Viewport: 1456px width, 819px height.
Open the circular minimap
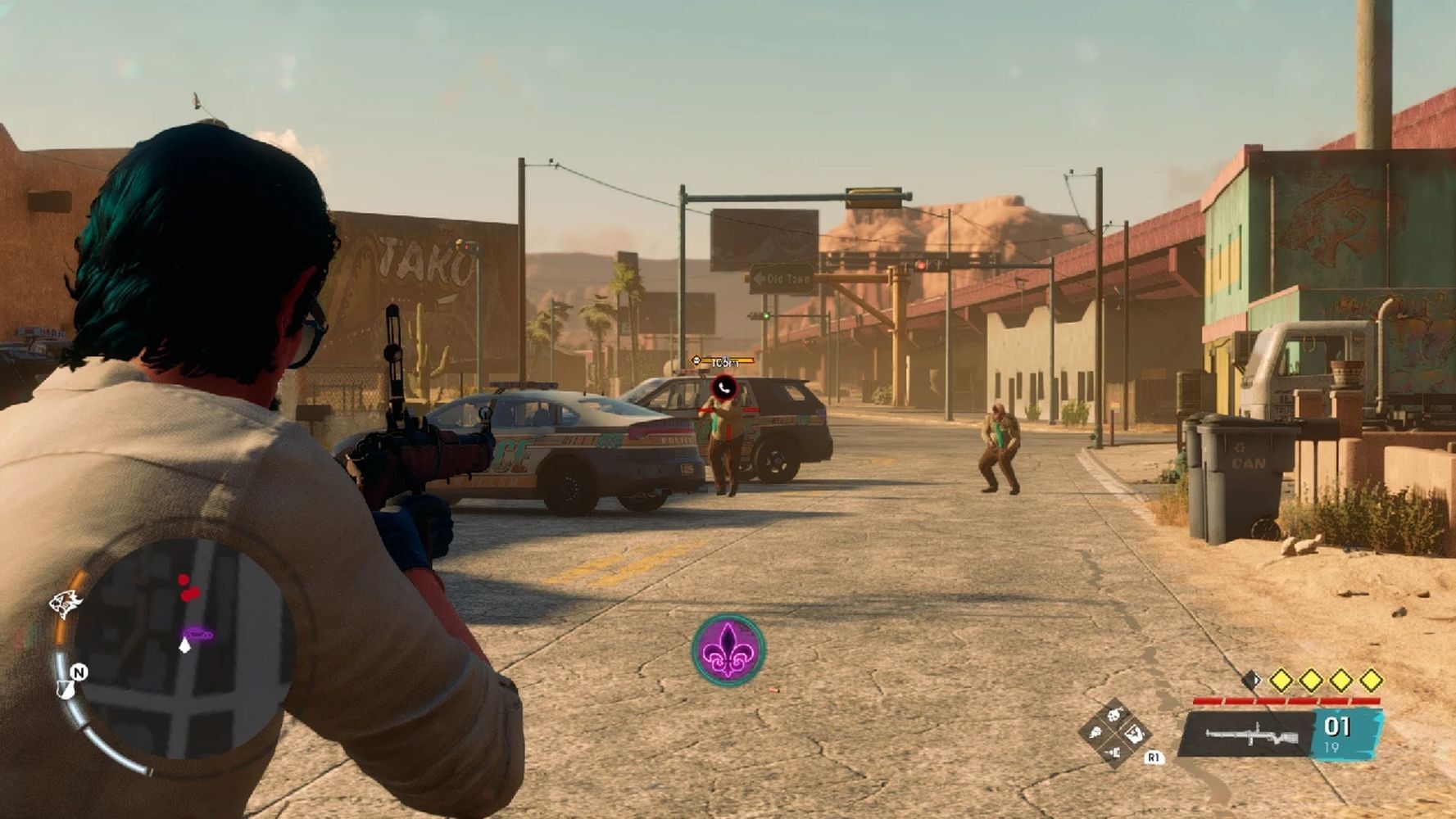[x=184, y=647]
